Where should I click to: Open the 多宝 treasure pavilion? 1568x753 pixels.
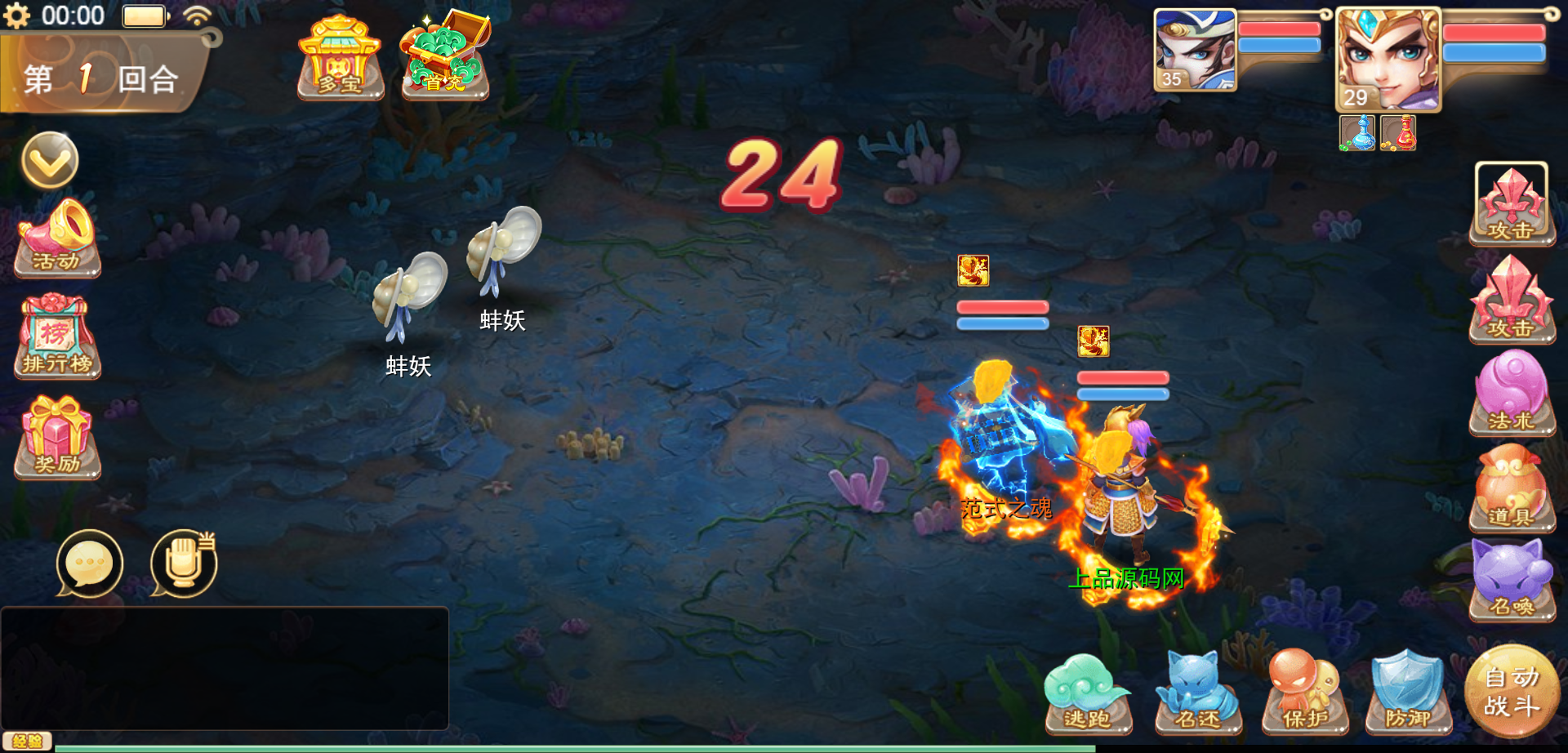[x=340, y=57]
